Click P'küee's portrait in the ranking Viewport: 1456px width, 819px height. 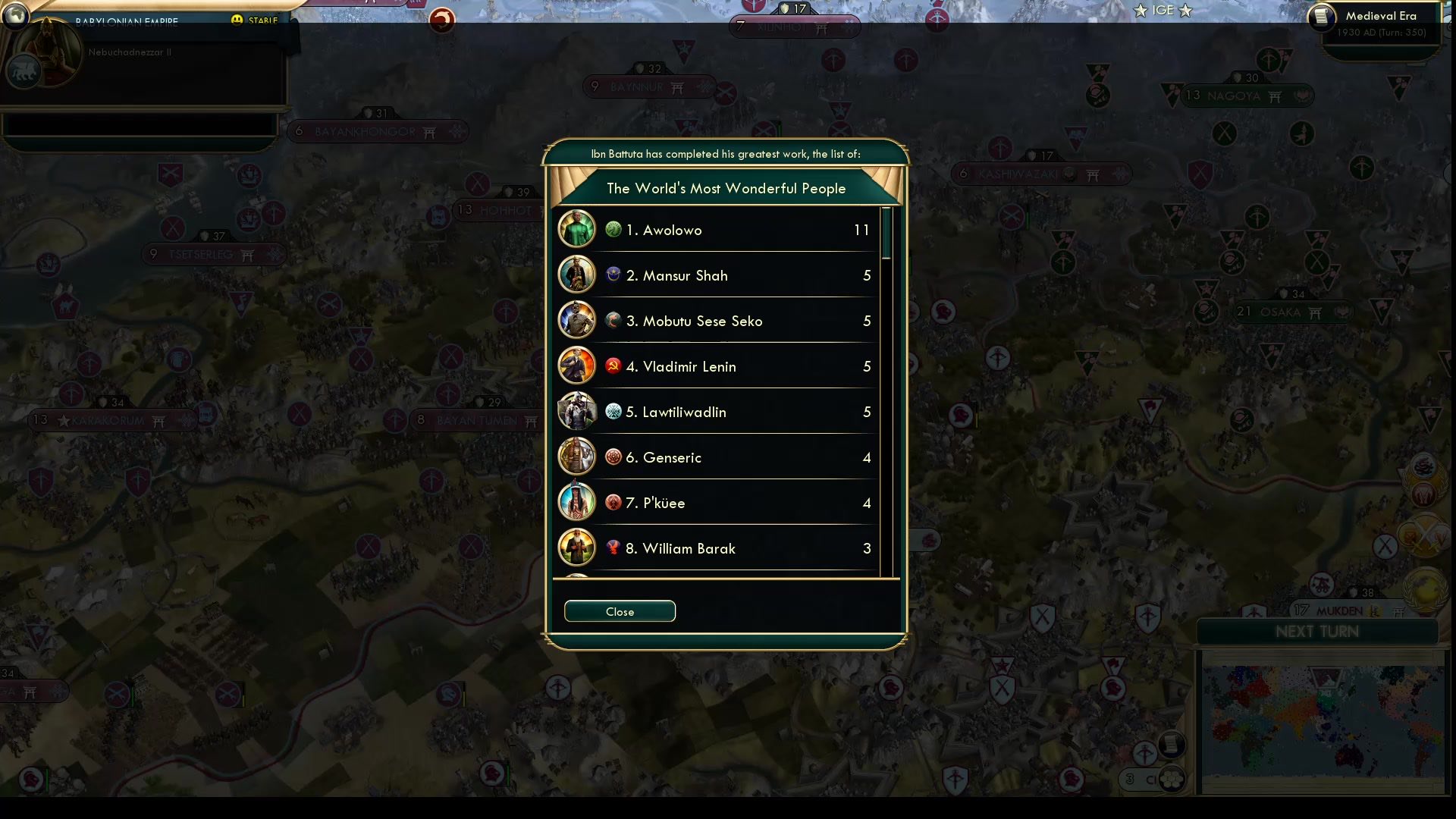pos(576,501)
